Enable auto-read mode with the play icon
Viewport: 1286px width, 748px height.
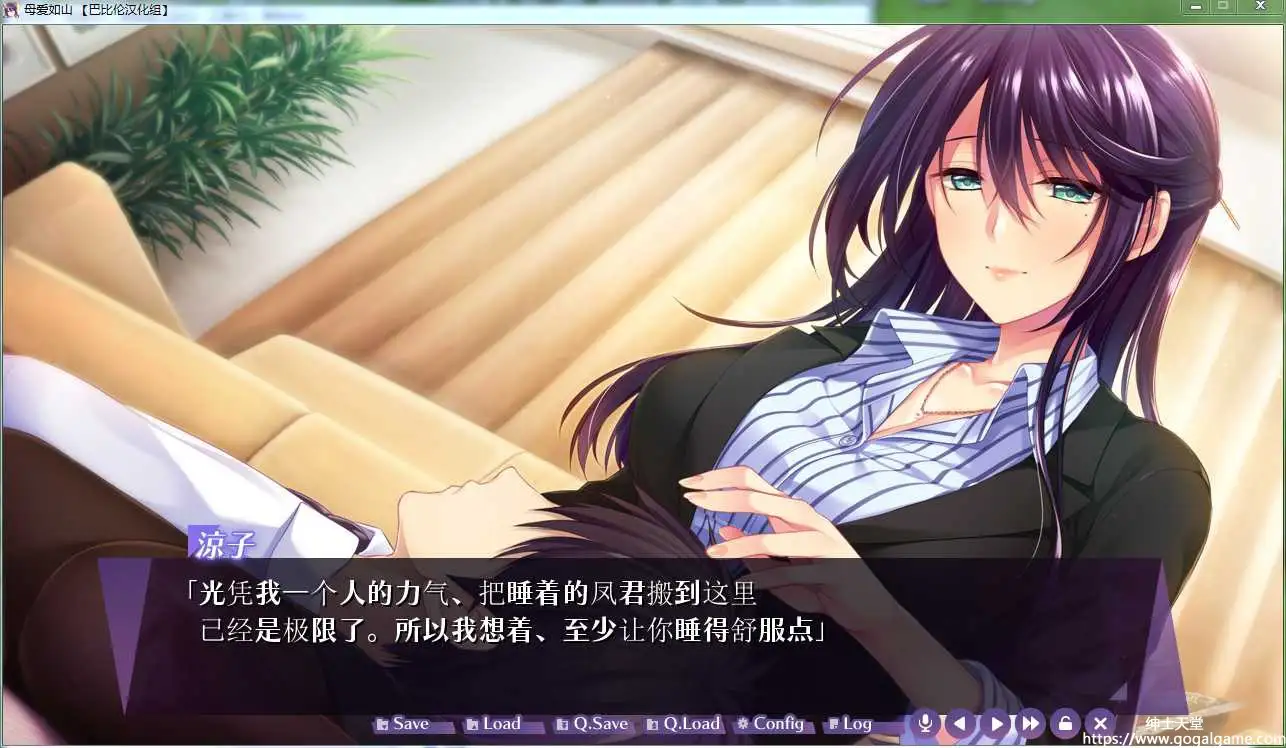tap(996, 722)
